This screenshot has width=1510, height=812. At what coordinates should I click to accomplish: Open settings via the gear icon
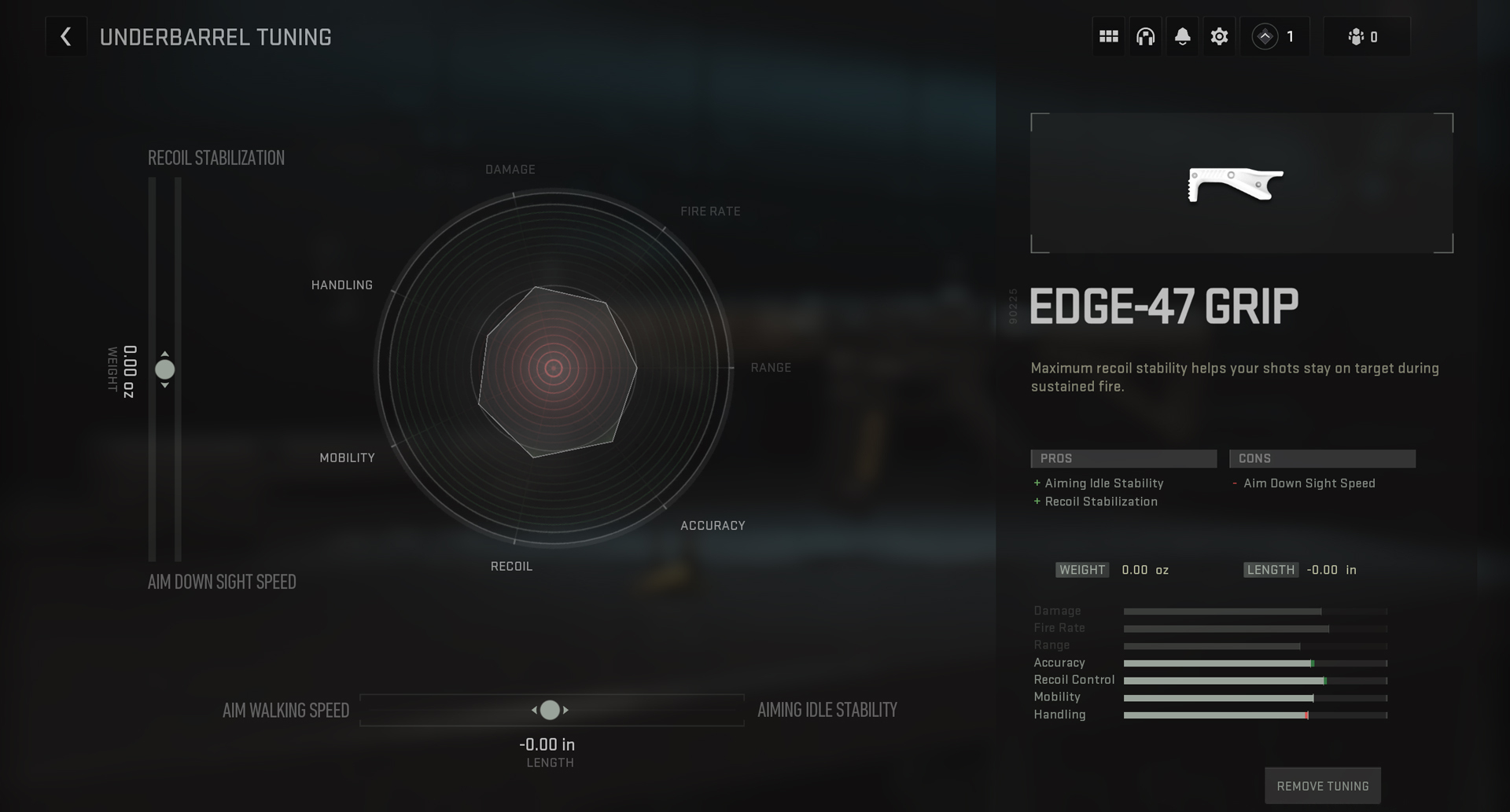[1219, 37]
